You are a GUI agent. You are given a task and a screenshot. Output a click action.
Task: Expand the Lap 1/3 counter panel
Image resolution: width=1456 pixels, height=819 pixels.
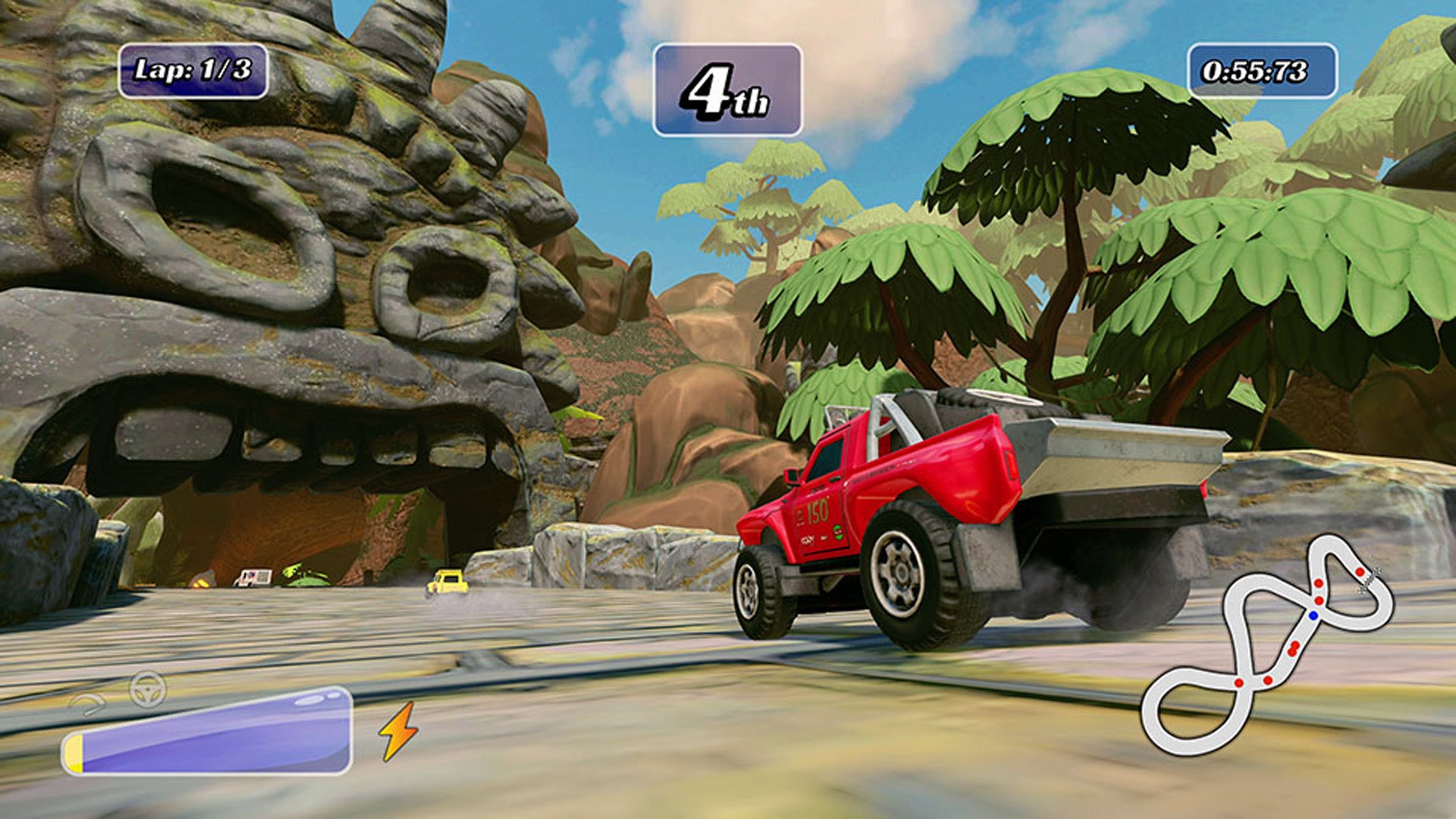tap(193, 71)
